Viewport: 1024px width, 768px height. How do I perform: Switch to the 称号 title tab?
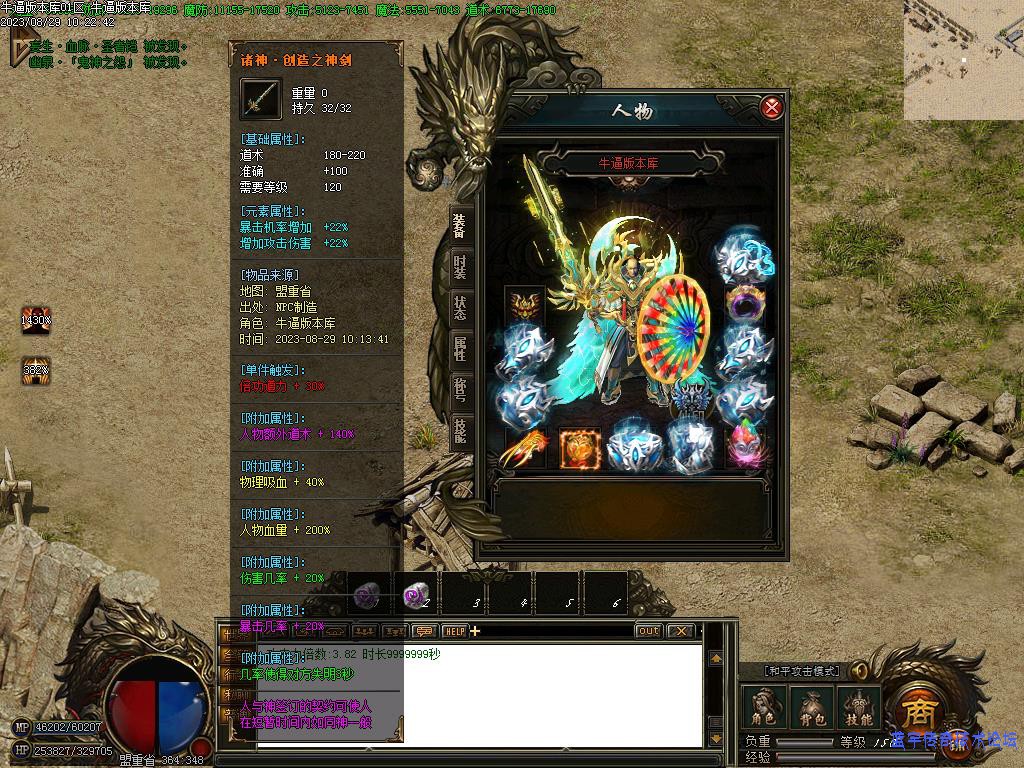click(459, 389)
